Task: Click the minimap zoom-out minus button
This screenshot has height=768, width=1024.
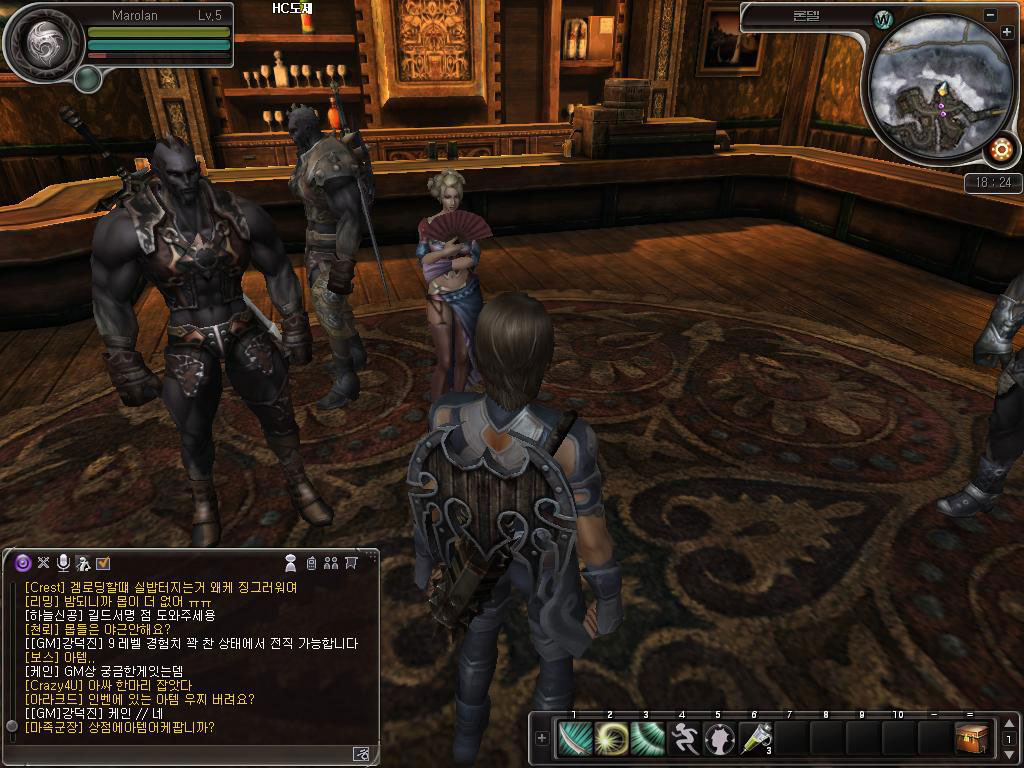Action: 990,16
